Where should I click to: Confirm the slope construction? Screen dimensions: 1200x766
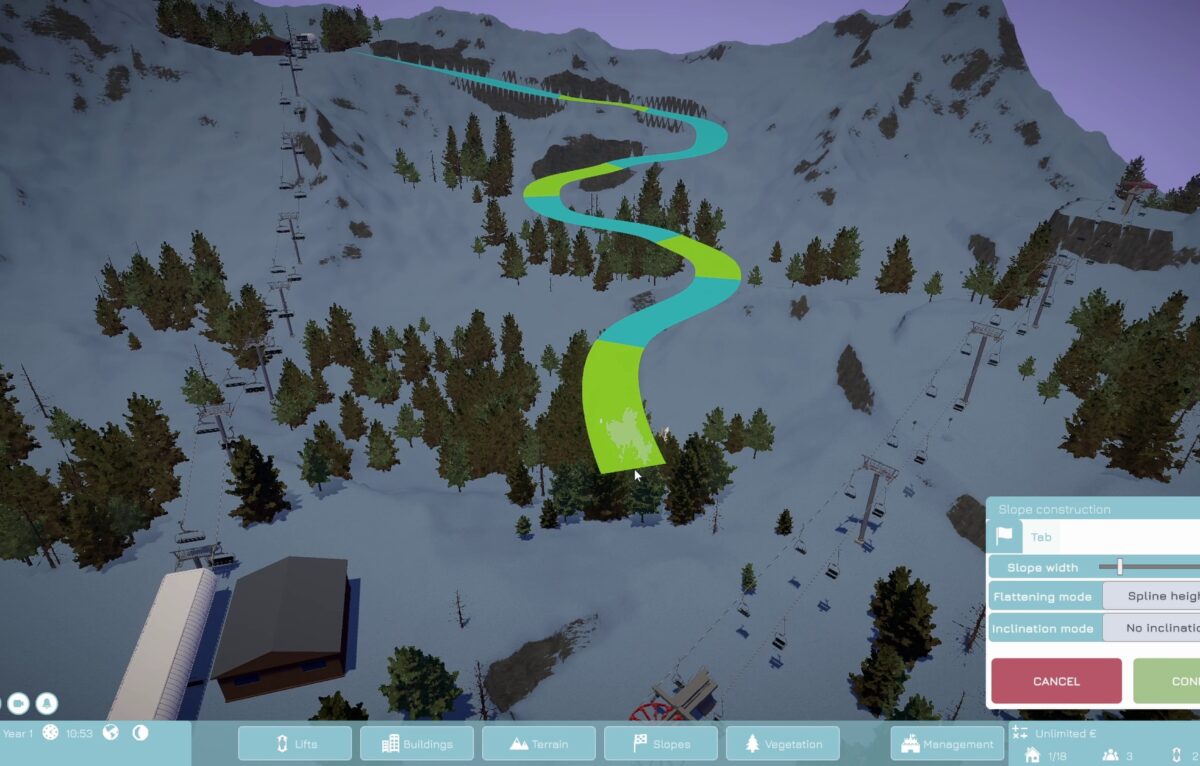(x=1168, y=681)
